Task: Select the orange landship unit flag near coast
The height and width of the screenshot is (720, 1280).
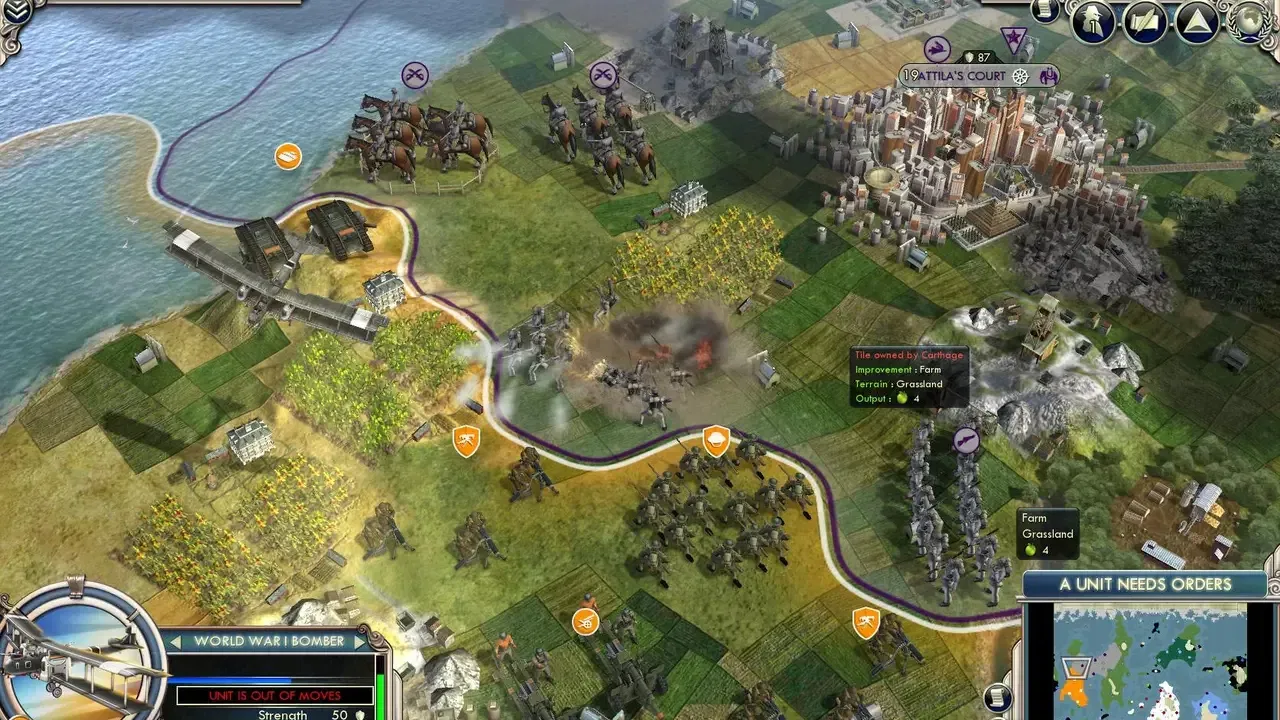Action: (288, 156)
